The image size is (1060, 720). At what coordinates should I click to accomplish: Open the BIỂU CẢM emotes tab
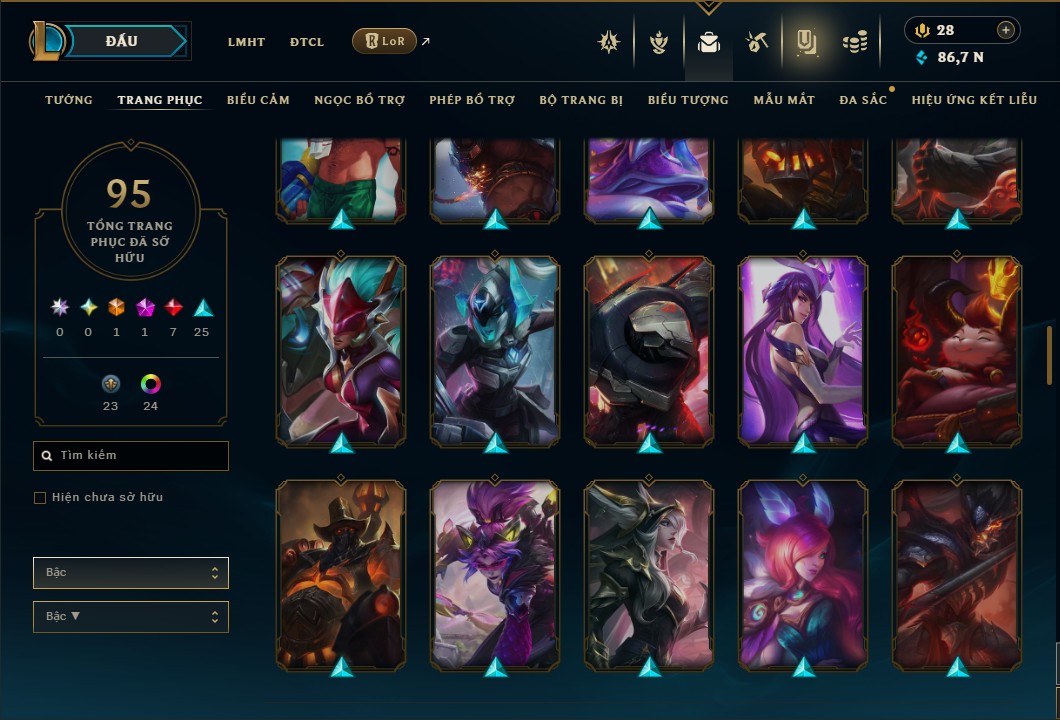[258, 100]
